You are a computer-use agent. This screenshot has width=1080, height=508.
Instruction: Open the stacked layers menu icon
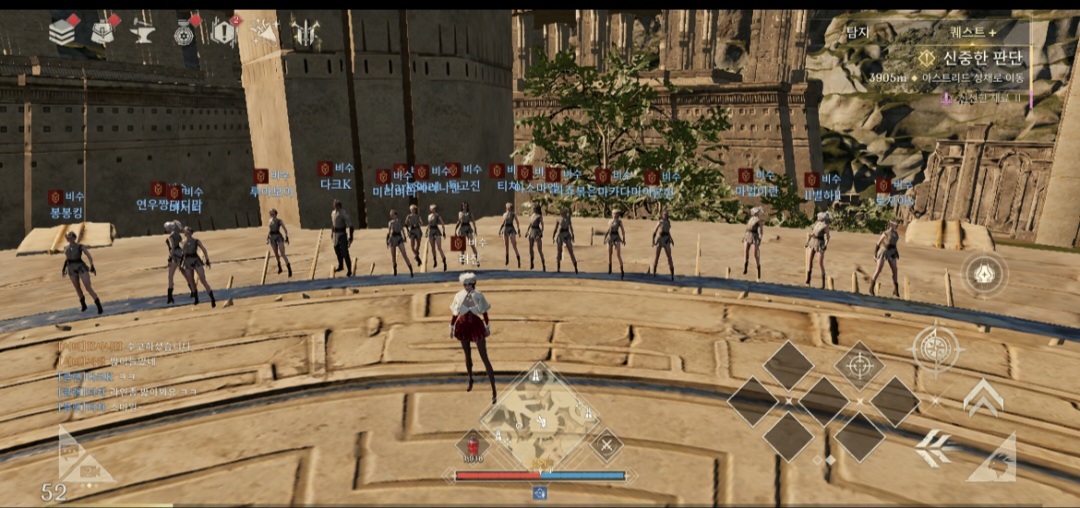coord(64,32)
